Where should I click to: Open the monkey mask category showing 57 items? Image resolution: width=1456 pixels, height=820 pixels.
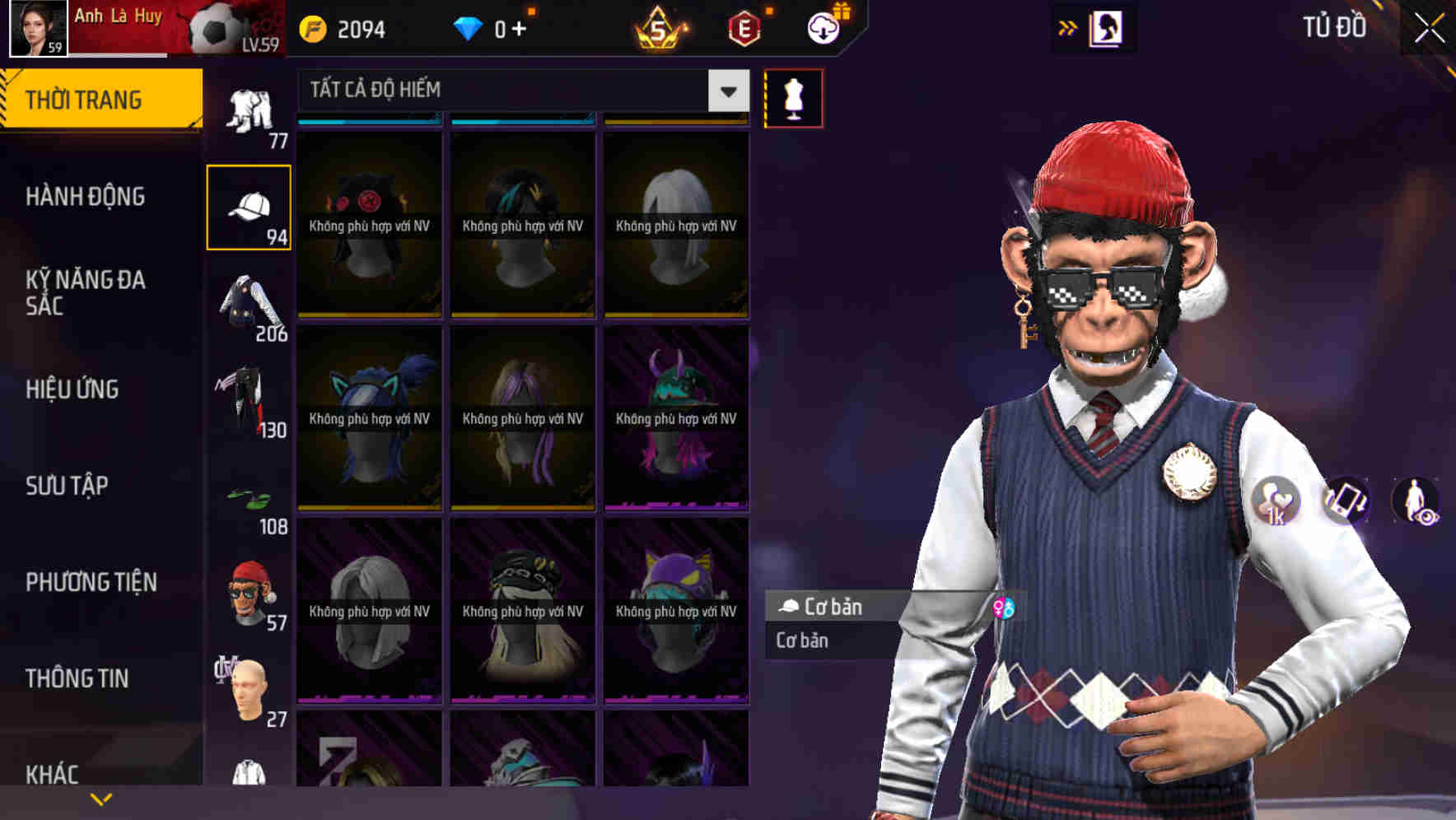pos(250,589)
